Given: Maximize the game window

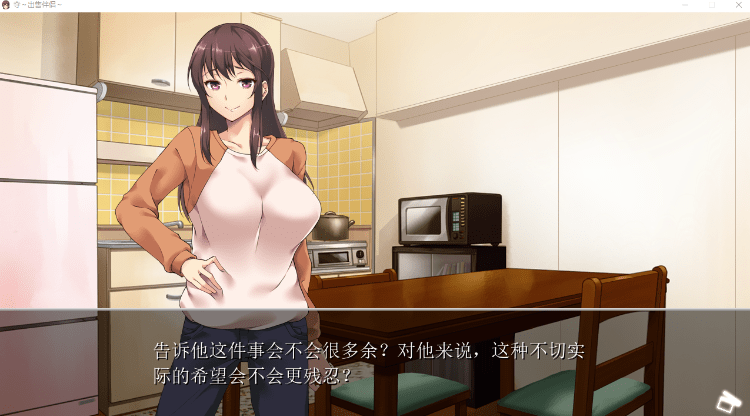Looking at the screenshot, I should point(711,5).
